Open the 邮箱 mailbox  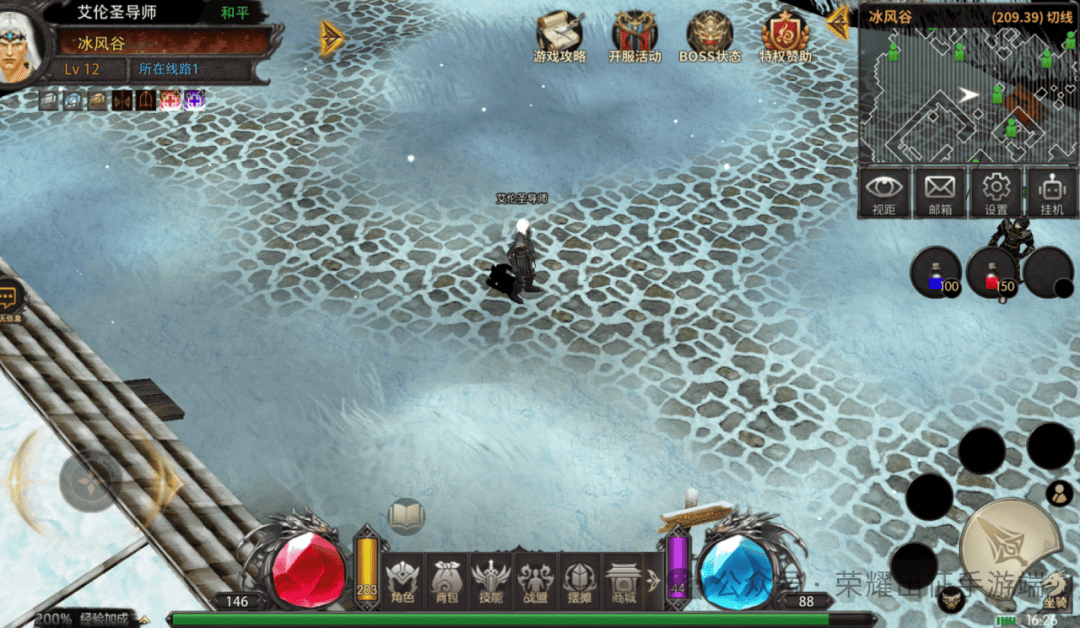point(940,192)
